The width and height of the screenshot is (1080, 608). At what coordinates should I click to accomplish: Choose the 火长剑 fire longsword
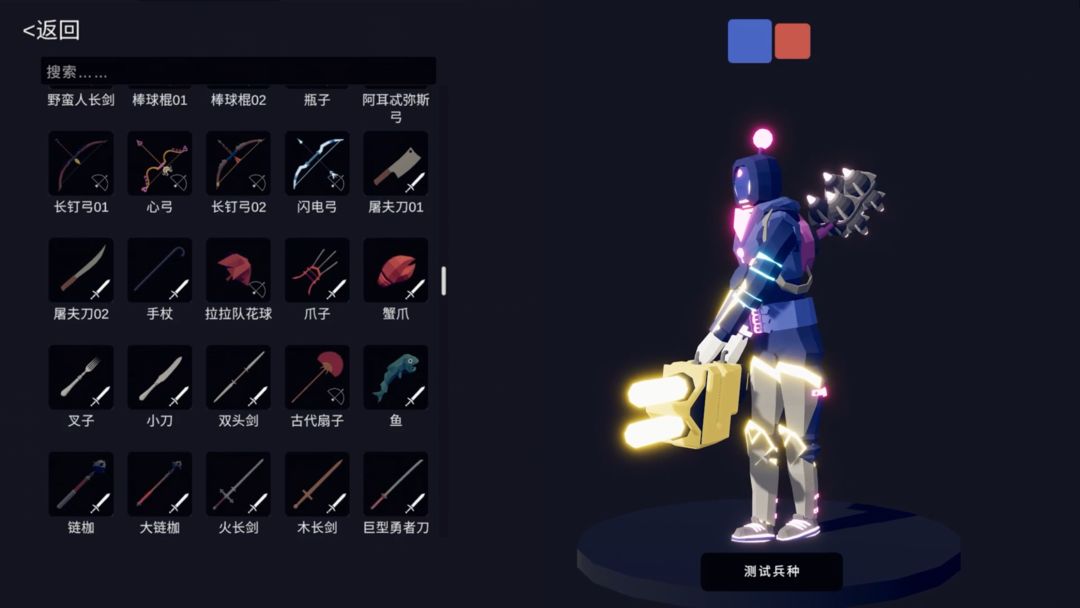(238, 484)
